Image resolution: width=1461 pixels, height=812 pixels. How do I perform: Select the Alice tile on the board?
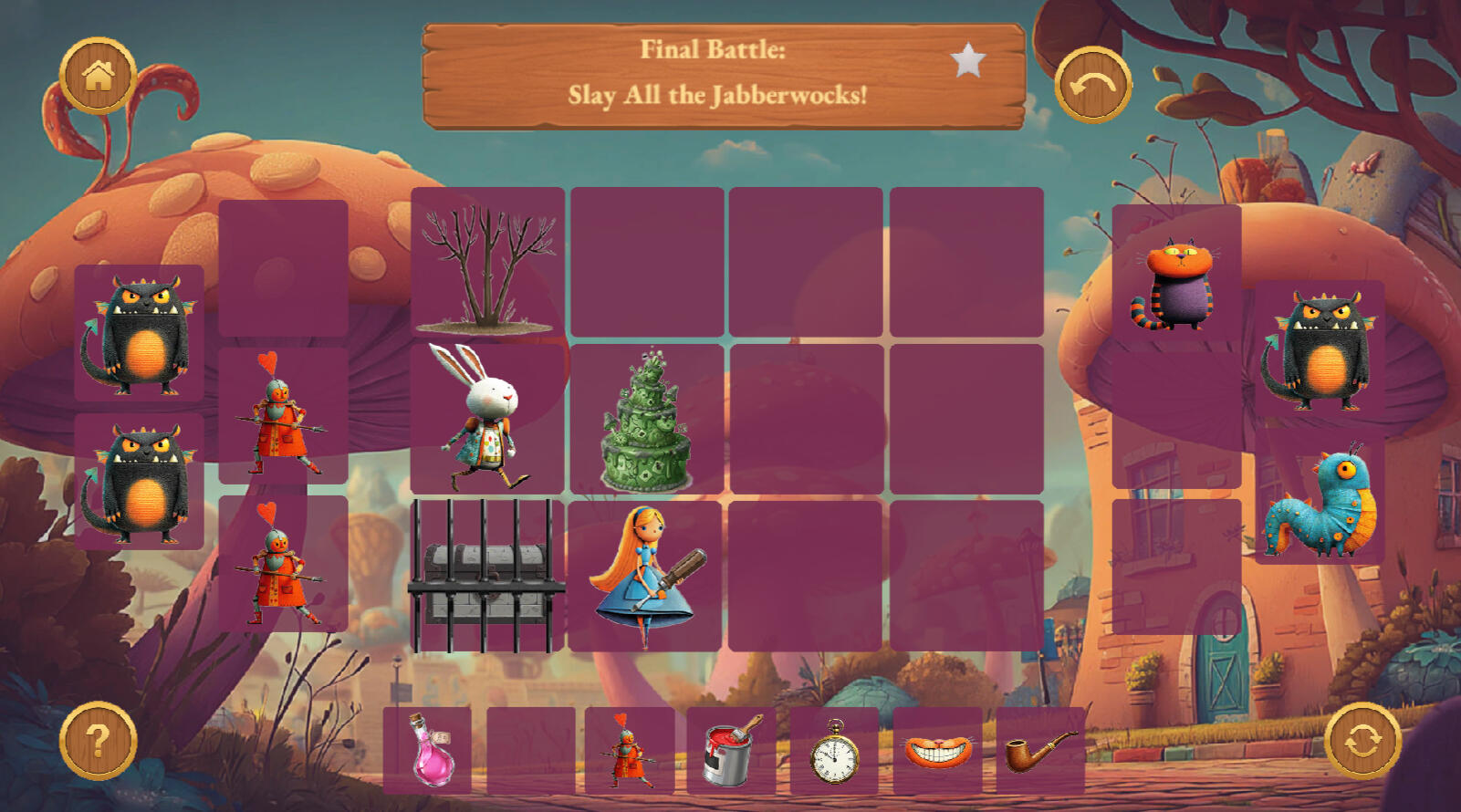pos(646,576)
